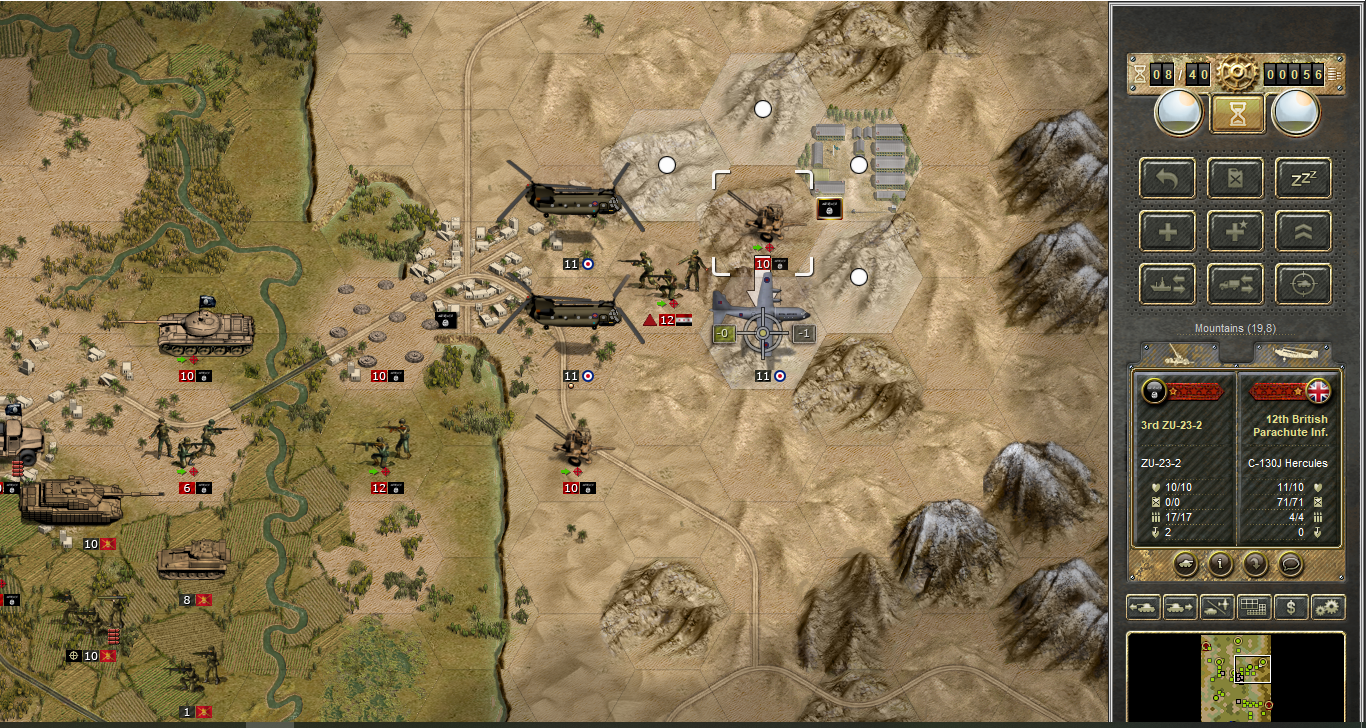Put the unit to sleep (Zzz button)
This screenshot has height=728, width=1366.
point(1304,178)
